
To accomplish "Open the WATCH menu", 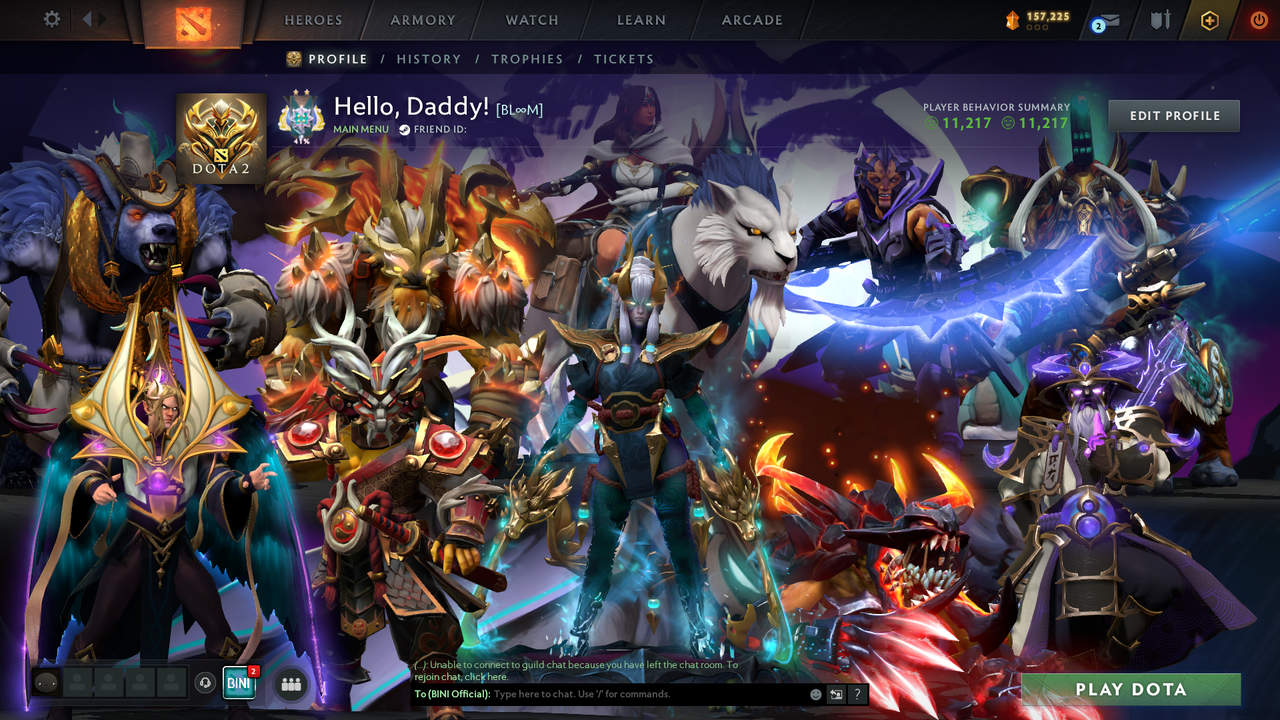I will click(531, 19).
